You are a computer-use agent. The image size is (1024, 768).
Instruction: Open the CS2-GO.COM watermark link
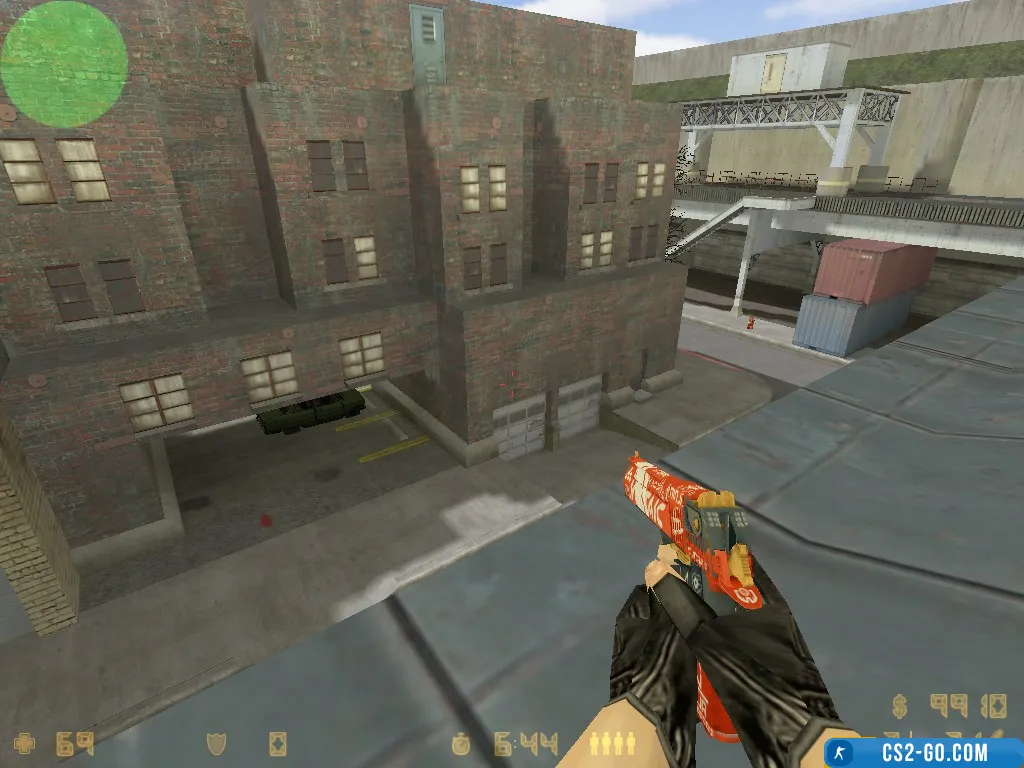[922, 752]
